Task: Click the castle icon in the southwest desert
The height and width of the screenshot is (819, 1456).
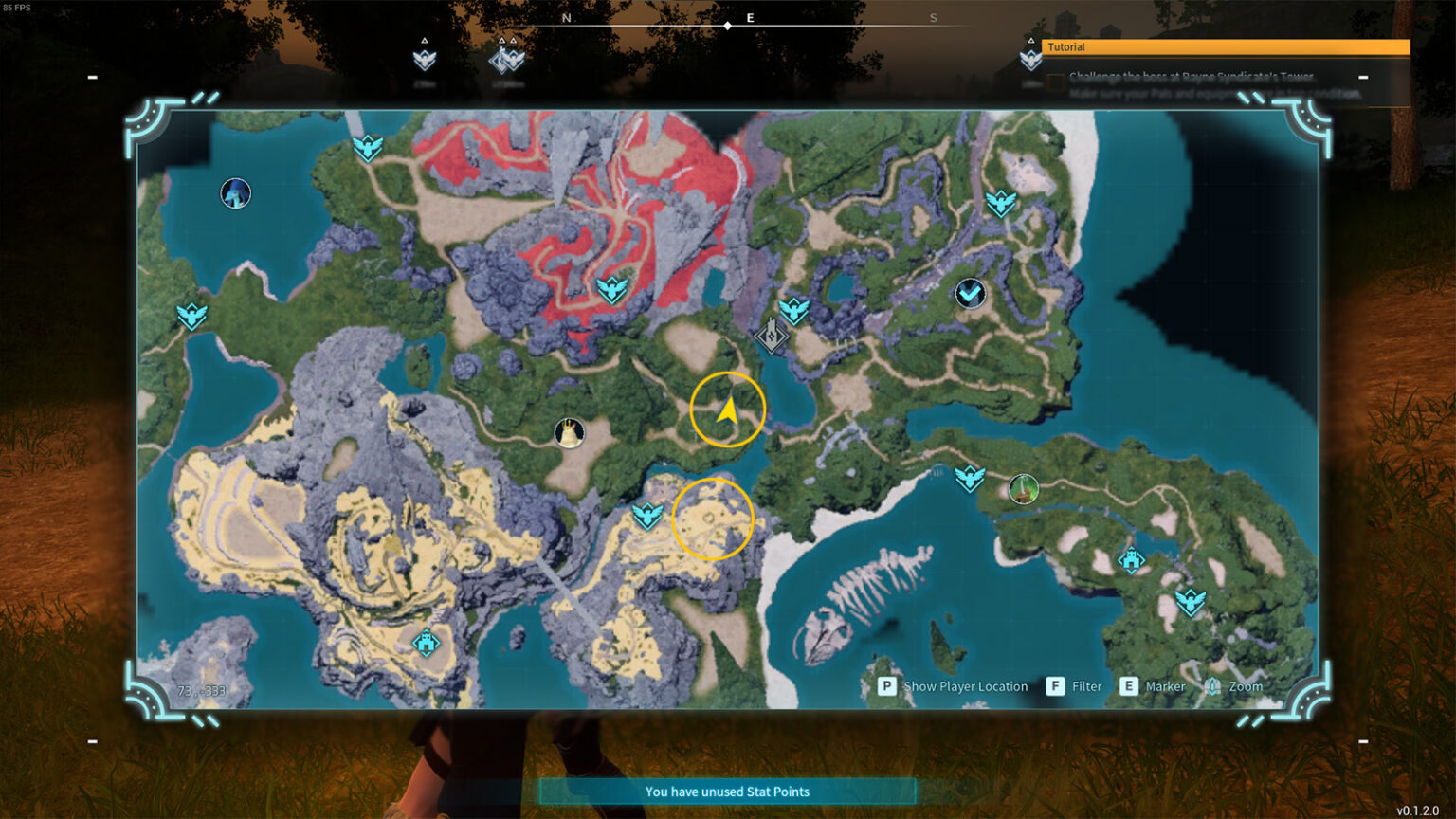Action: tap(426, 643)
